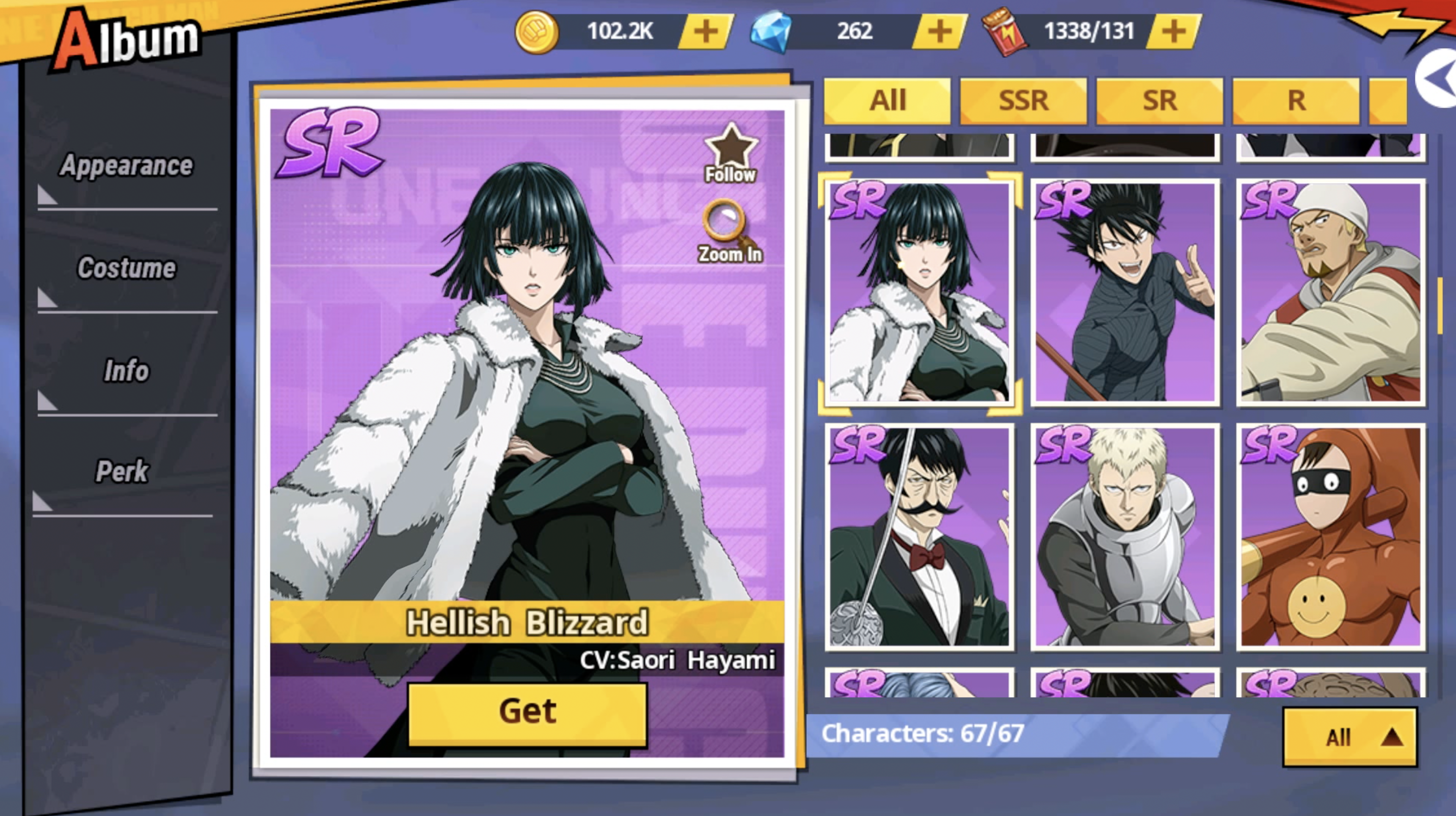Open the Appearance section
1456x816 pixels.
click(x=127, y=166)
